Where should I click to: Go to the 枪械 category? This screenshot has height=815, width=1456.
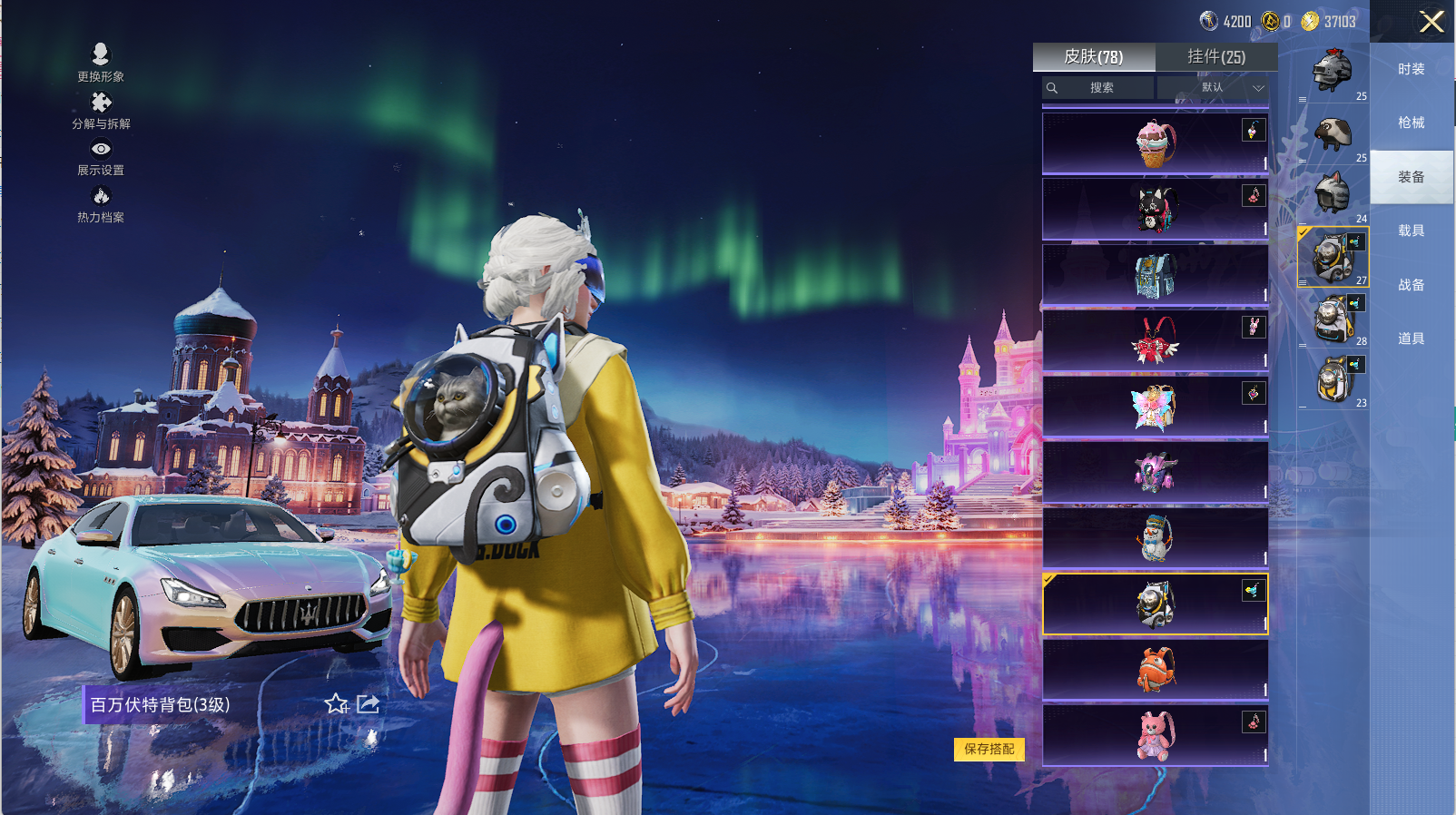pyautogui.click(x=1411, y=123)
